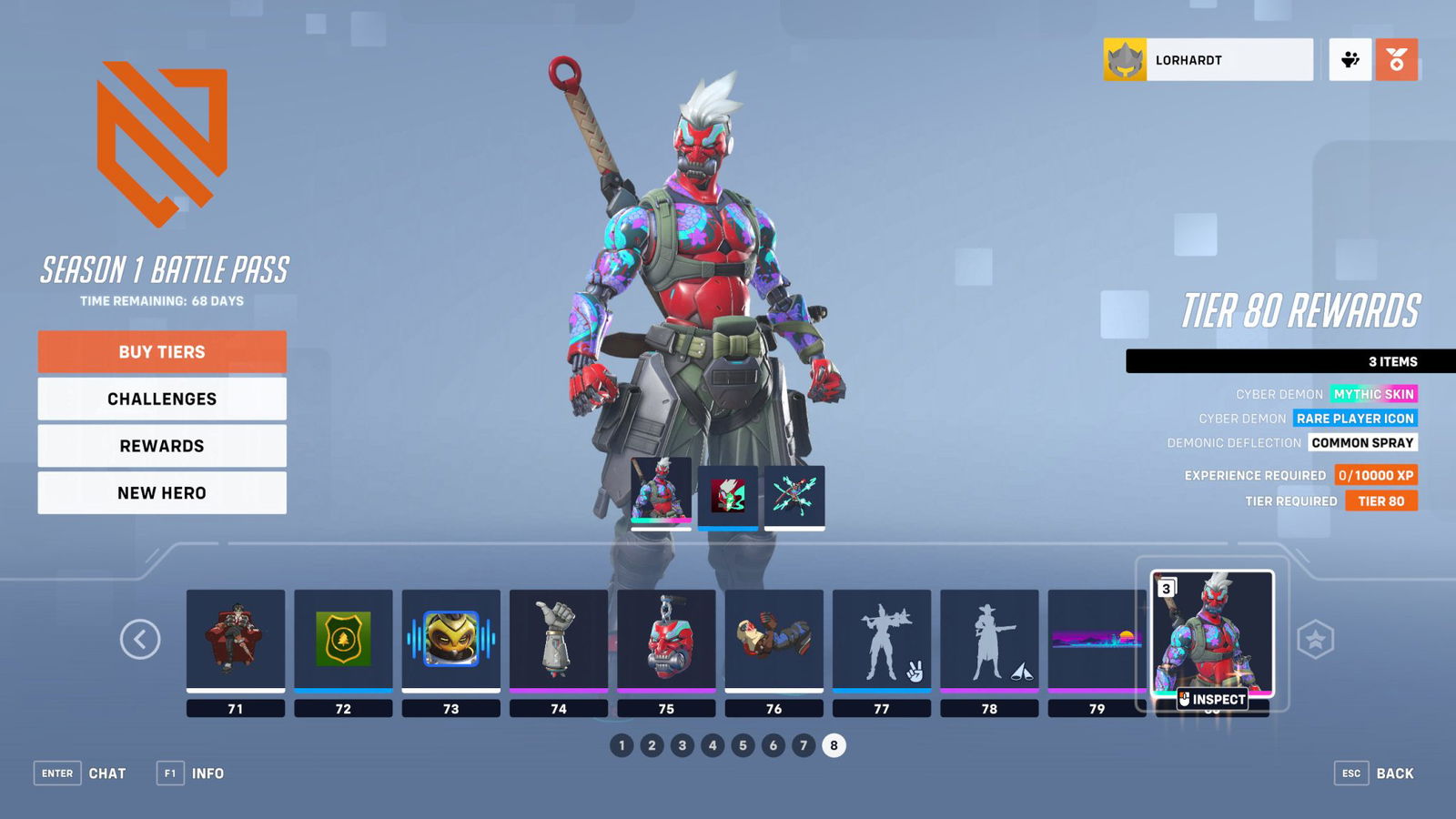Select reward page dot 1
1456x819 pixels.
tap(622, 743)
